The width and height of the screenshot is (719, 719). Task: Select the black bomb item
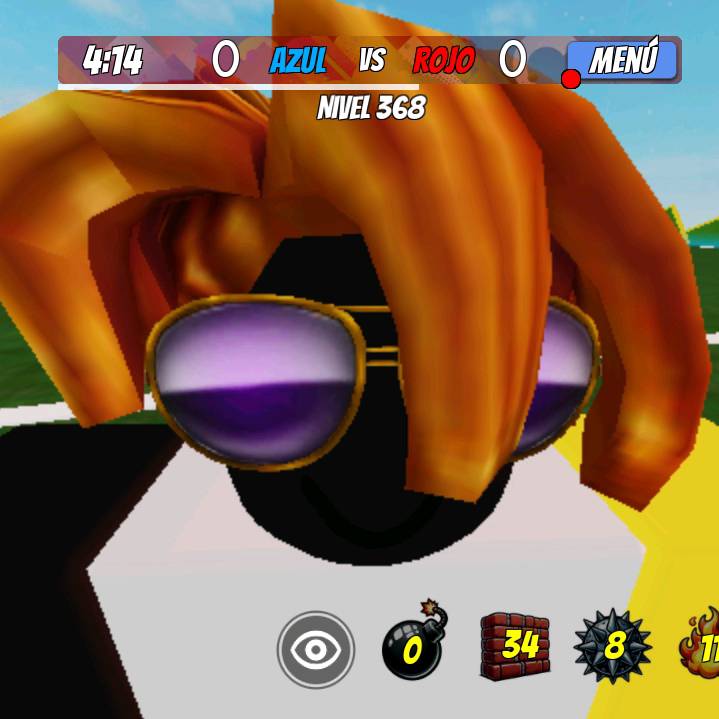[414, 645]
